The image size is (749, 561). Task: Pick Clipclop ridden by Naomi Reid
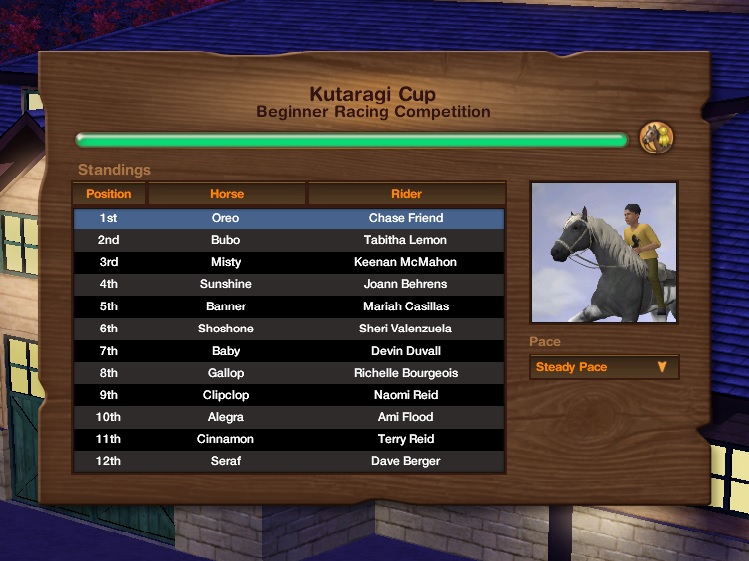pos(289,395)
